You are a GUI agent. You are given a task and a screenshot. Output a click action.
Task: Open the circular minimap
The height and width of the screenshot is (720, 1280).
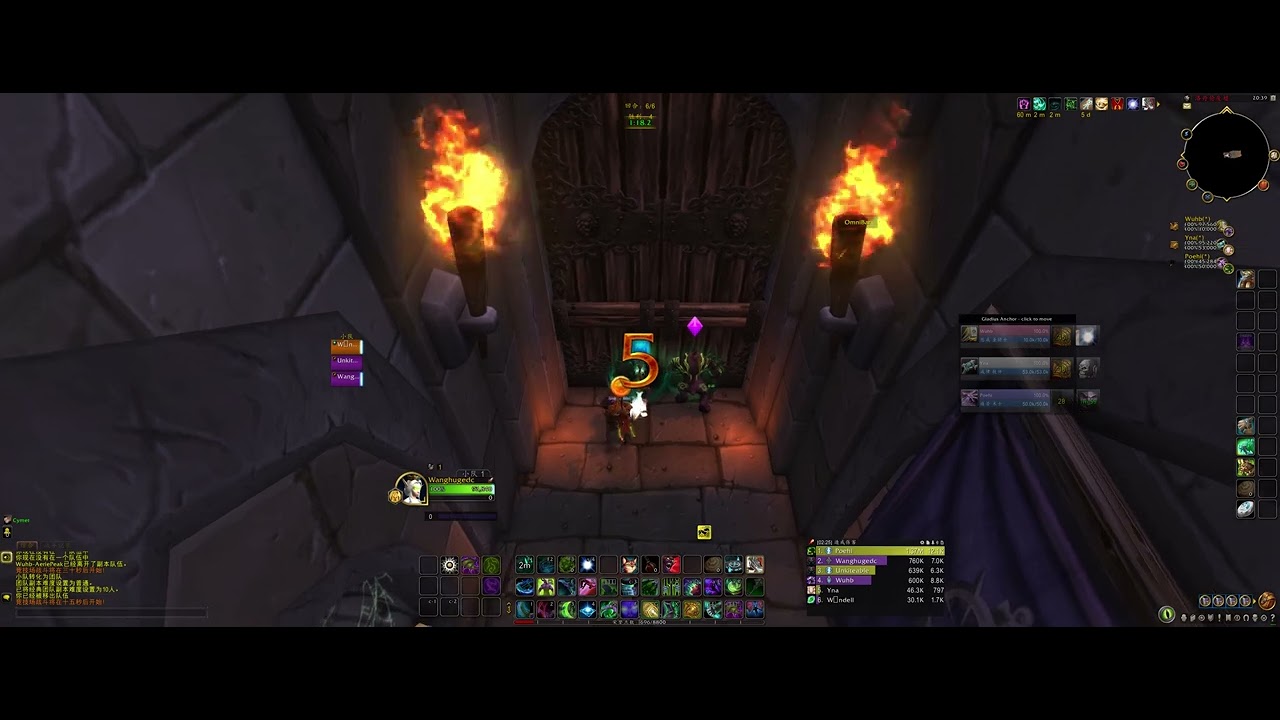tap(1226, 154)
